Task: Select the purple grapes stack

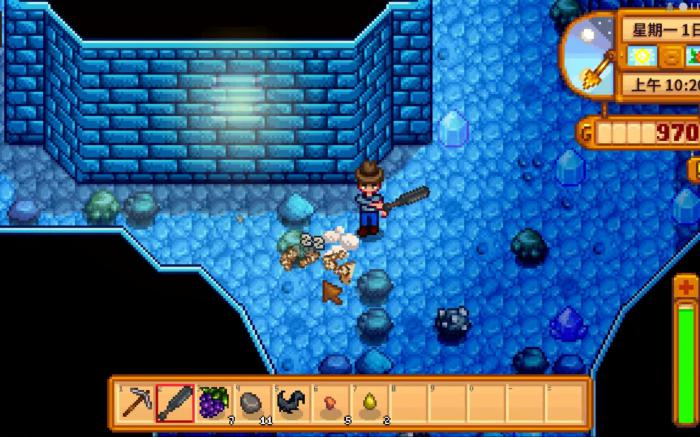Action: click(212, 403)
